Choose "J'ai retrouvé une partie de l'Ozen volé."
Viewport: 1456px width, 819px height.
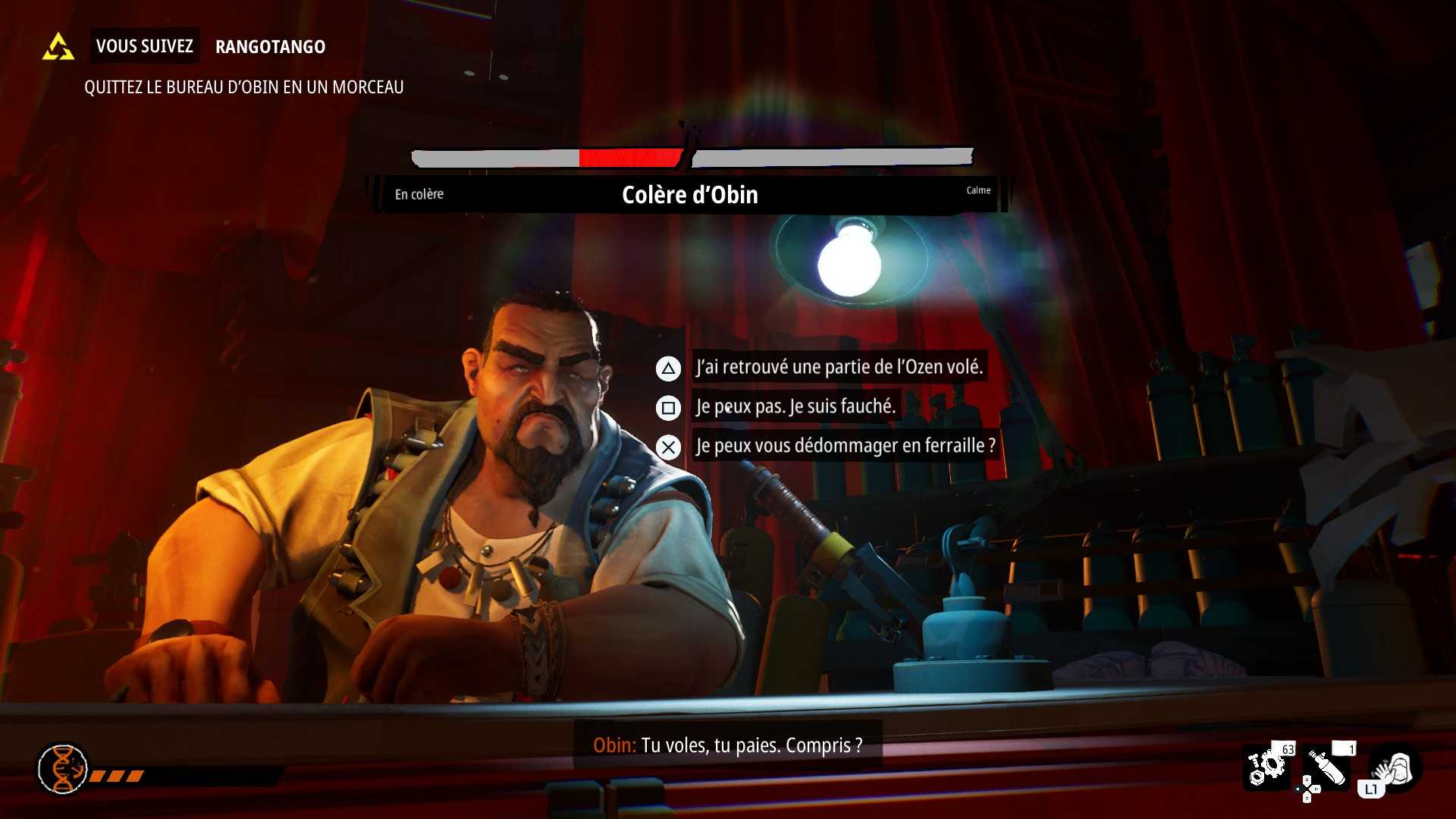[x=839, y=368]
